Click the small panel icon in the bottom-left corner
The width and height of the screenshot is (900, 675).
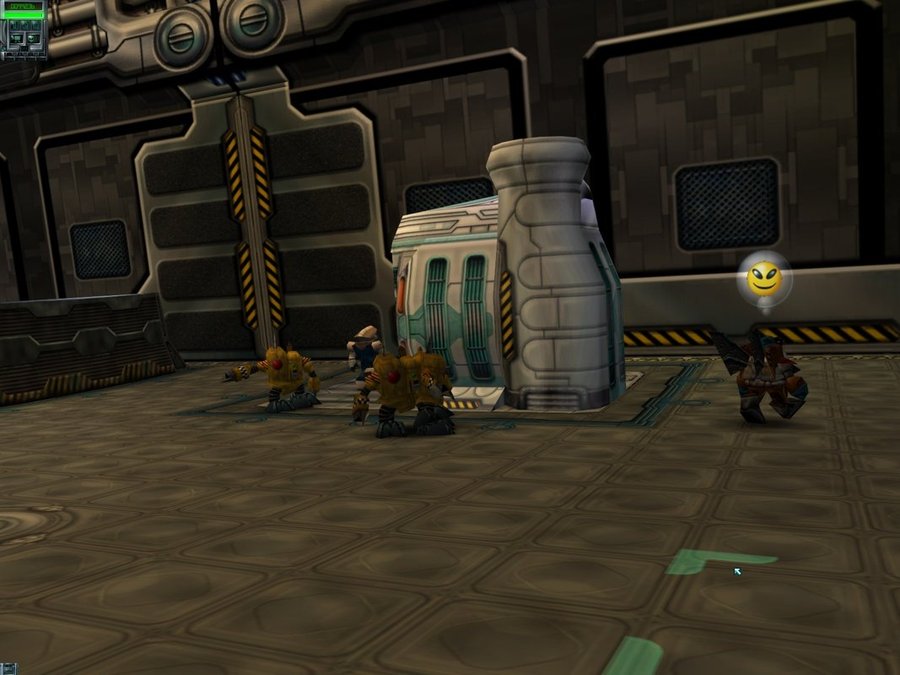8,667
